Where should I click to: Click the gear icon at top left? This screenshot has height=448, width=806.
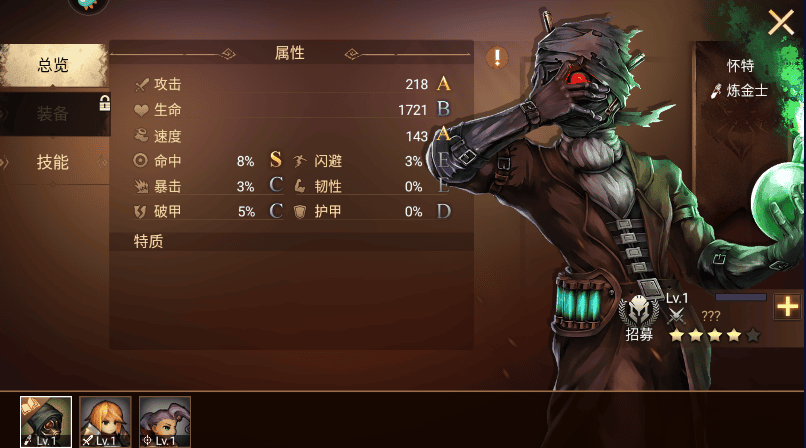[x=88, y=6]
